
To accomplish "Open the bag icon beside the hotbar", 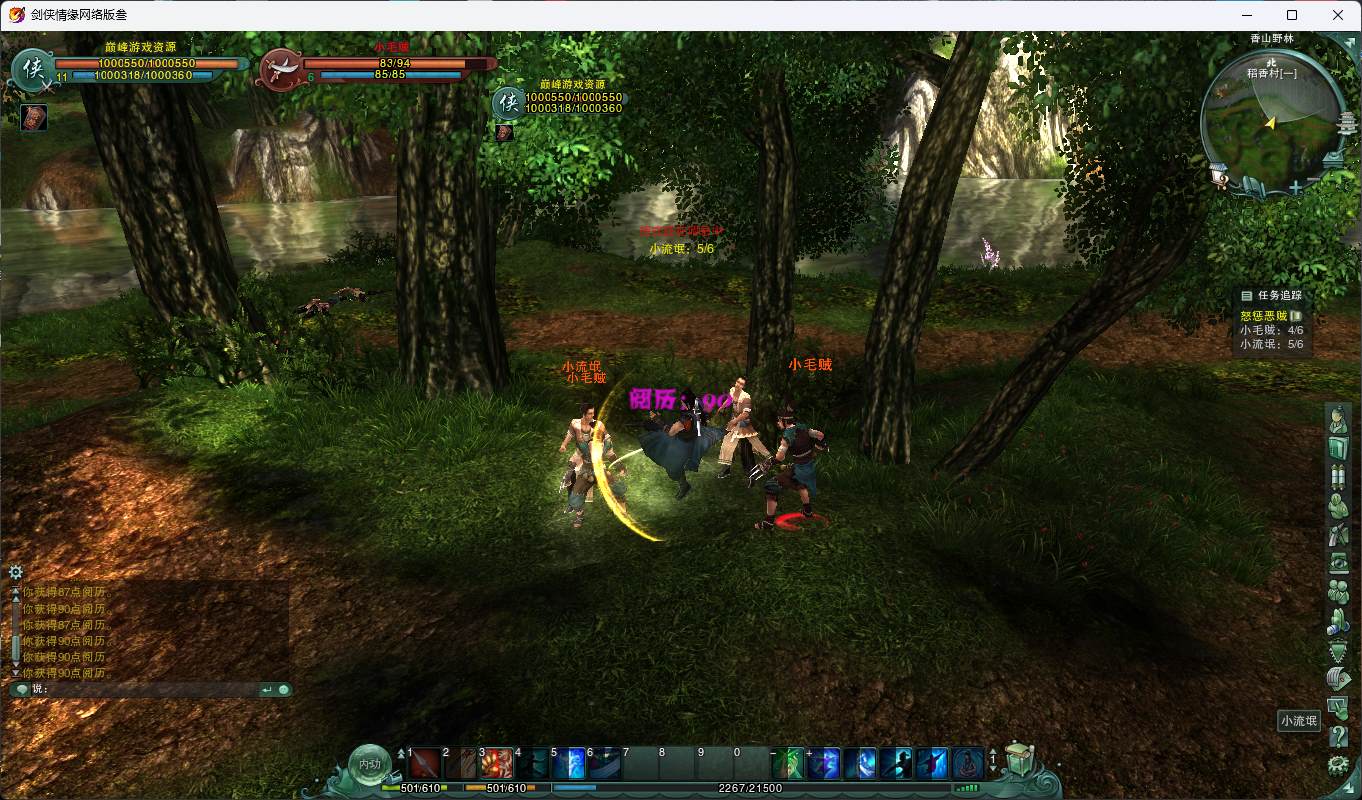I will (x=1019, y=762).
